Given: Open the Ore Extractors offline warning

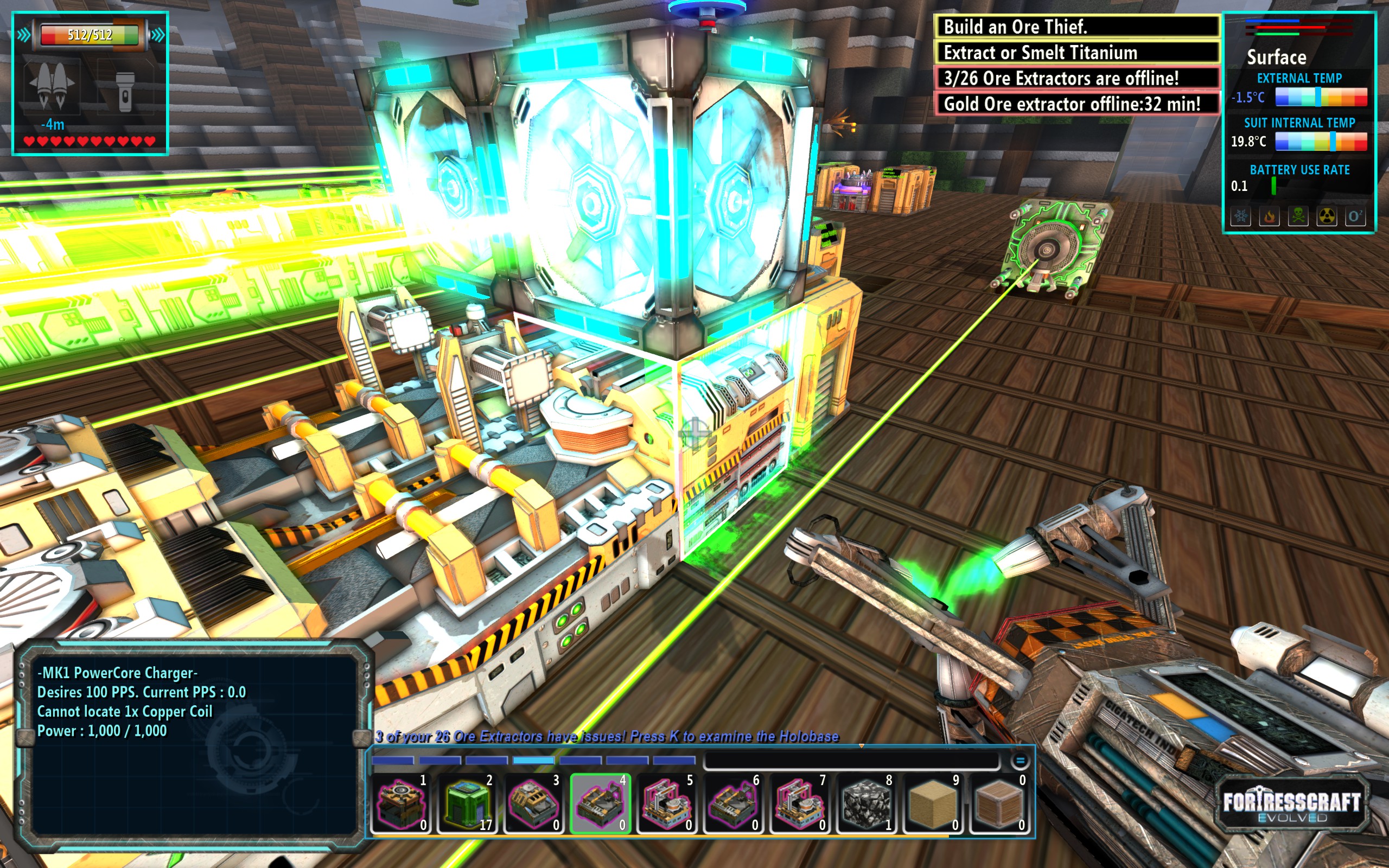Looking at the screenshot, I should pyautogui.click(x=1077, y=78).
